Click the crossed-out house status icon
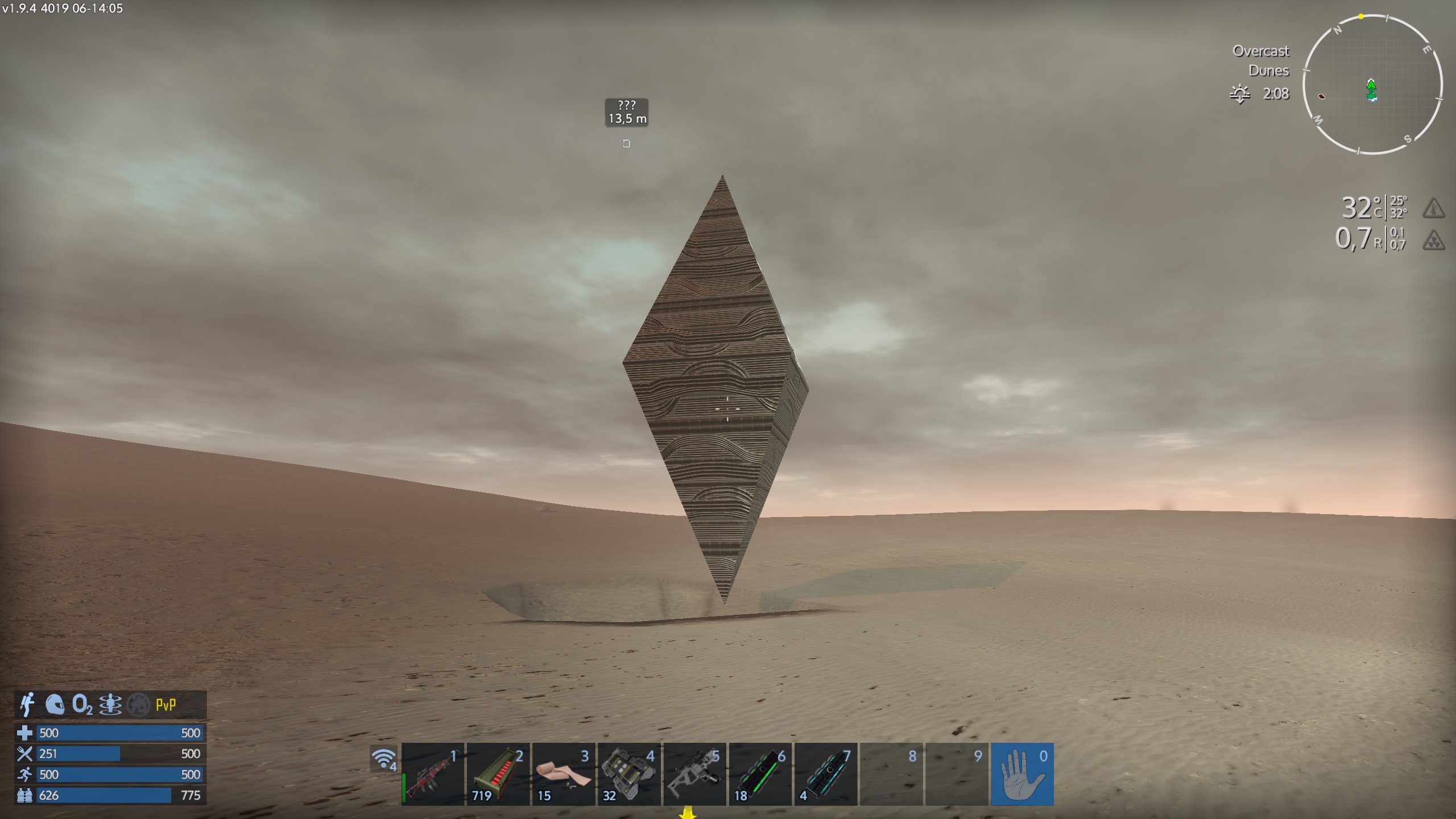 click(138, 705)
